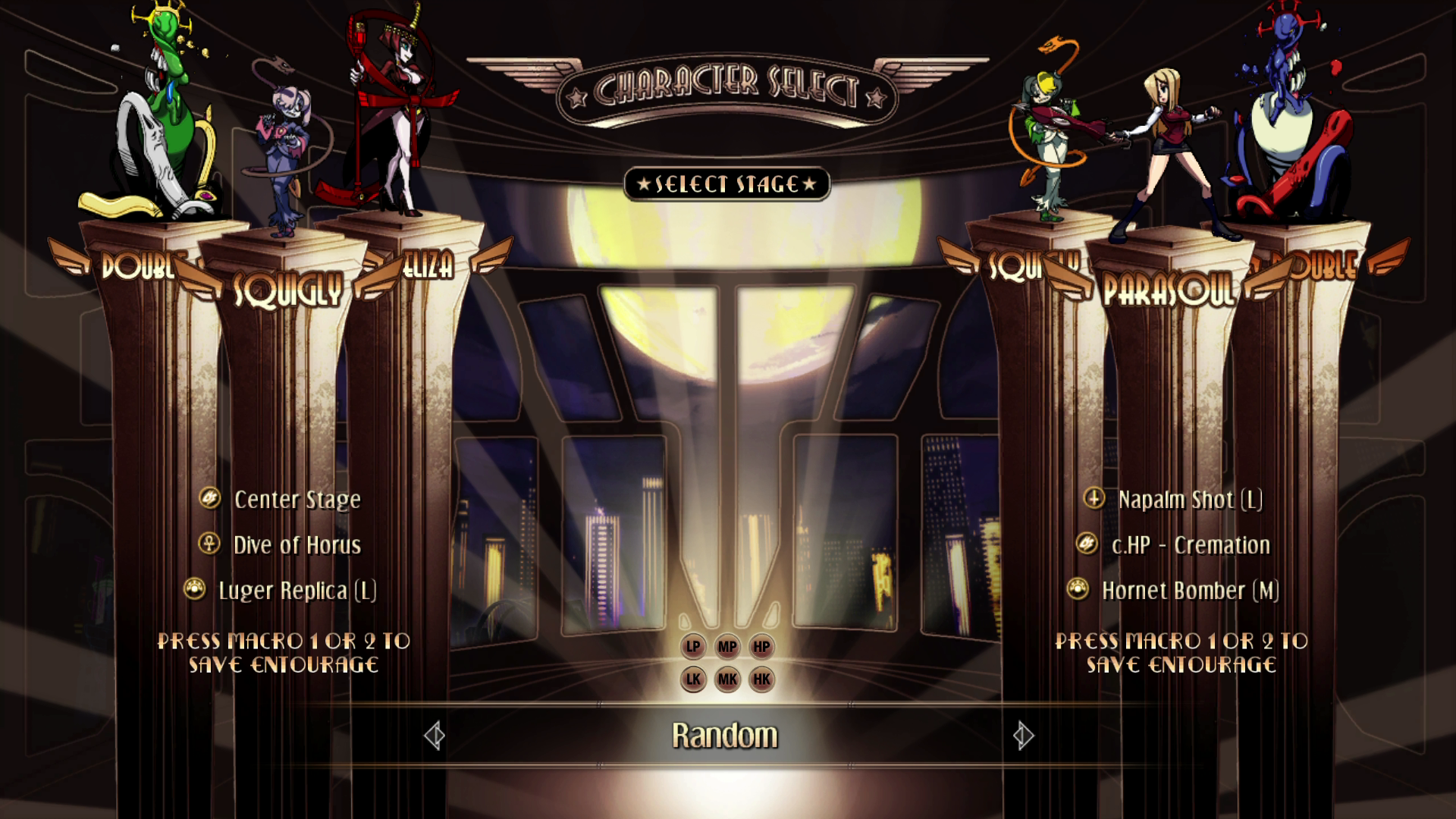Pick the Hornet Bomber (M) assist
The height and width of the screenshot is (819, 1456).
pyautogui.click(x=1190, y=591)
